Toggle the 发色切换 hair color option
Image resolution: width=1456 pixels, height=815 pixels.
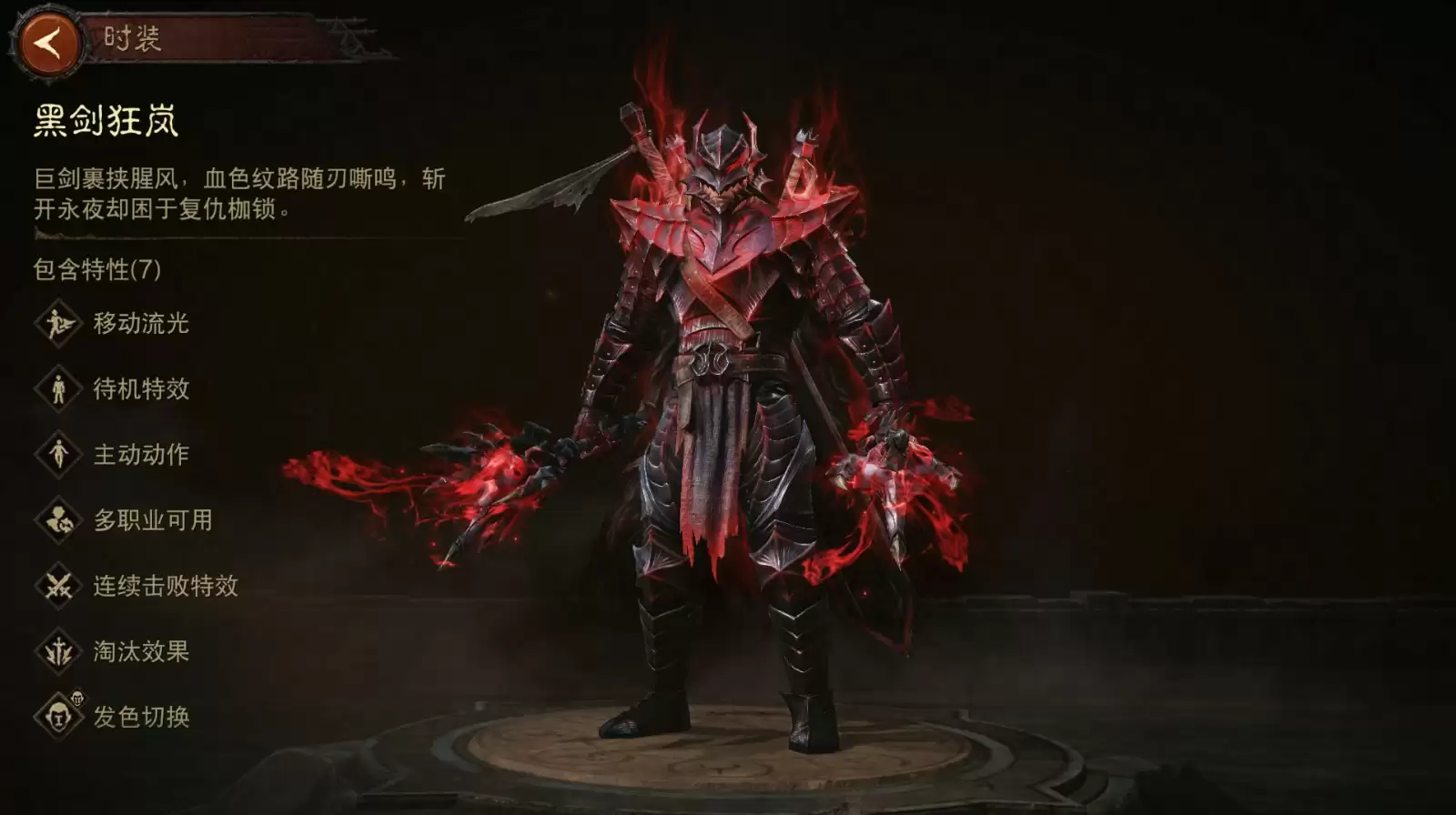[113, 717]
